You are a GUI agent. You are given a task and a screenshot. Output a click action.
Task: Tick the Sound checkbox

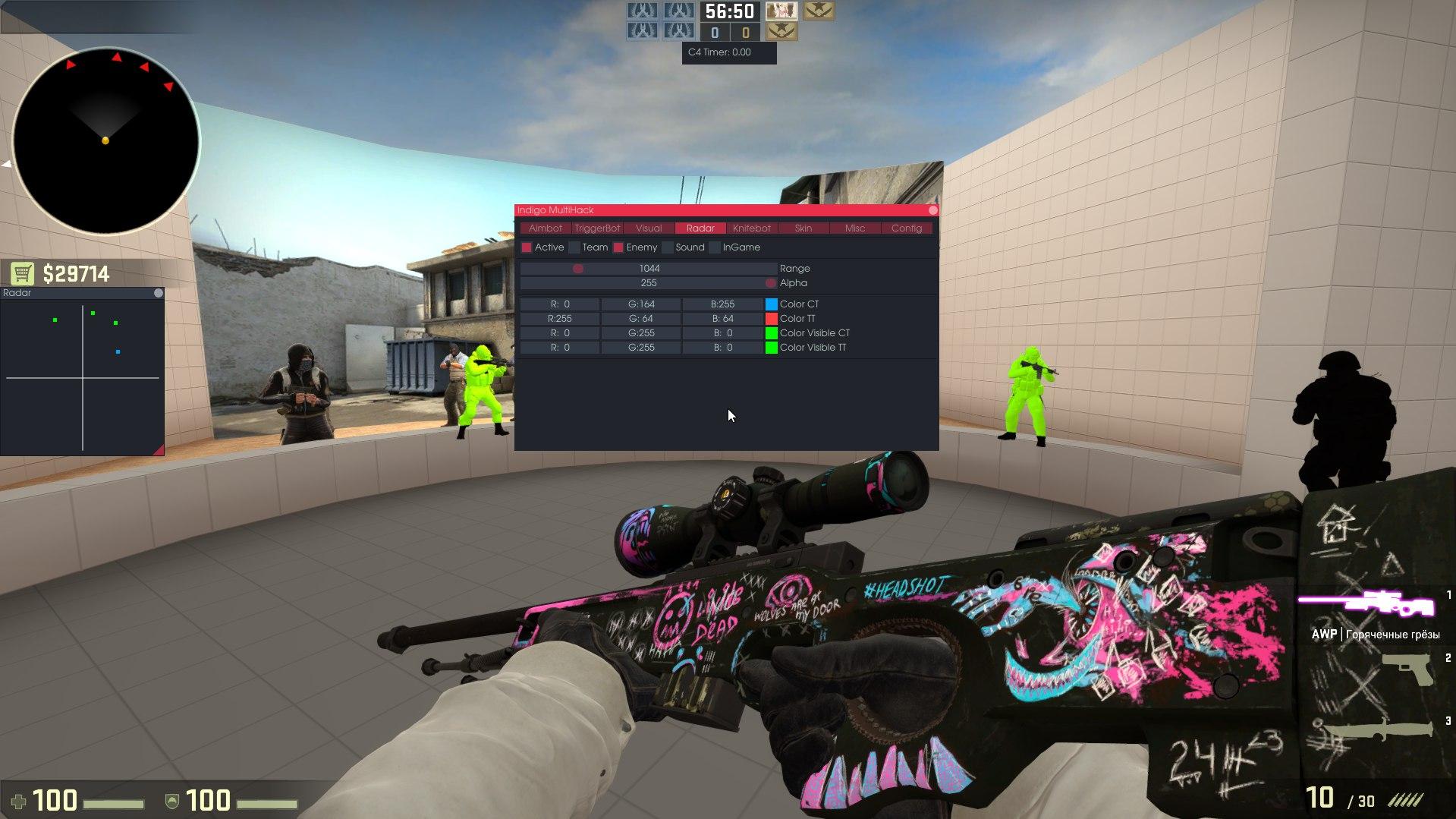[x=668, y=247]
